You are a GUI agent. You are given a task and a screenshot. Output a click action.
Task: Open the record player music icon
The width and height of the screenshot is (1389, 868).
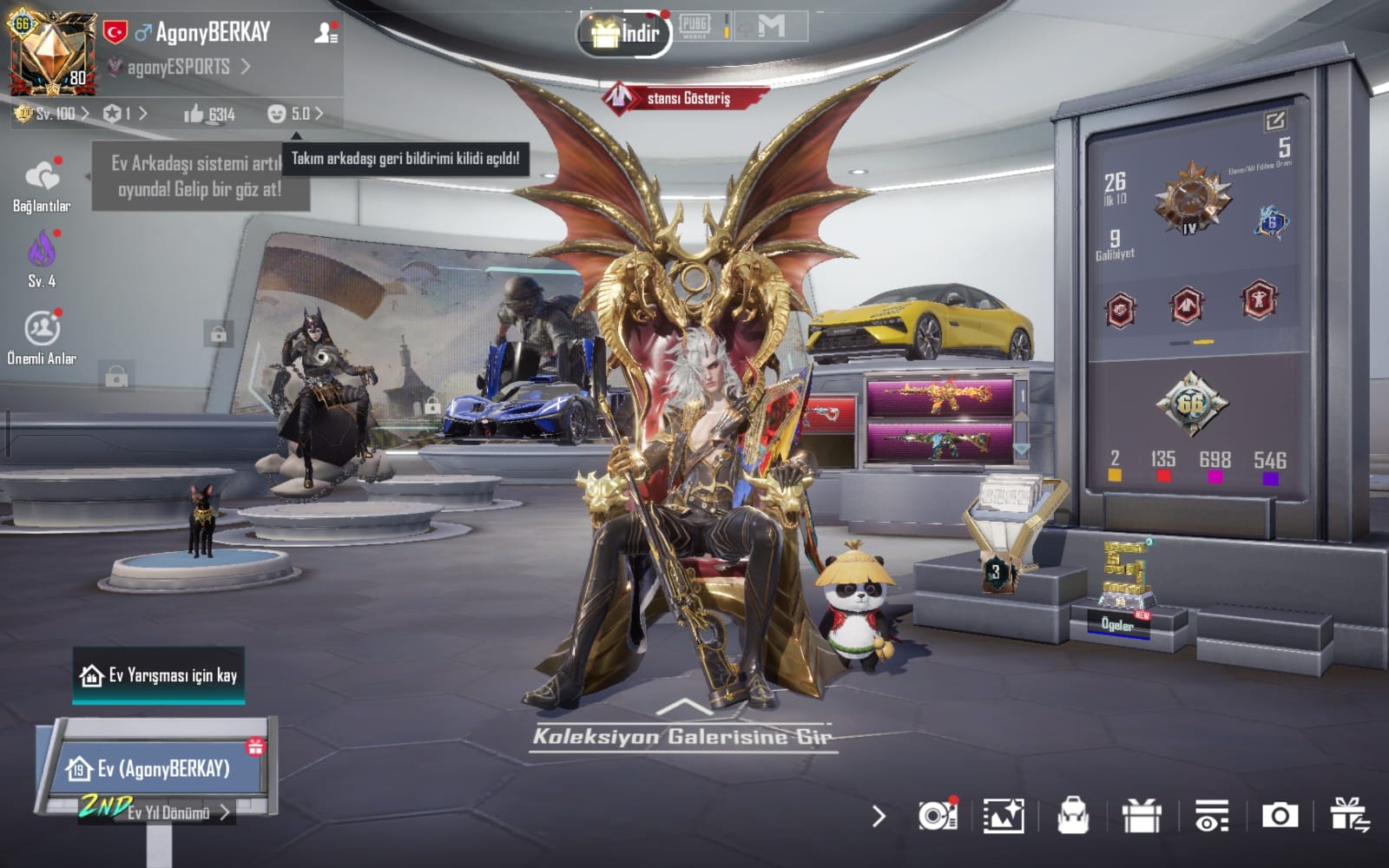[937, 816]
